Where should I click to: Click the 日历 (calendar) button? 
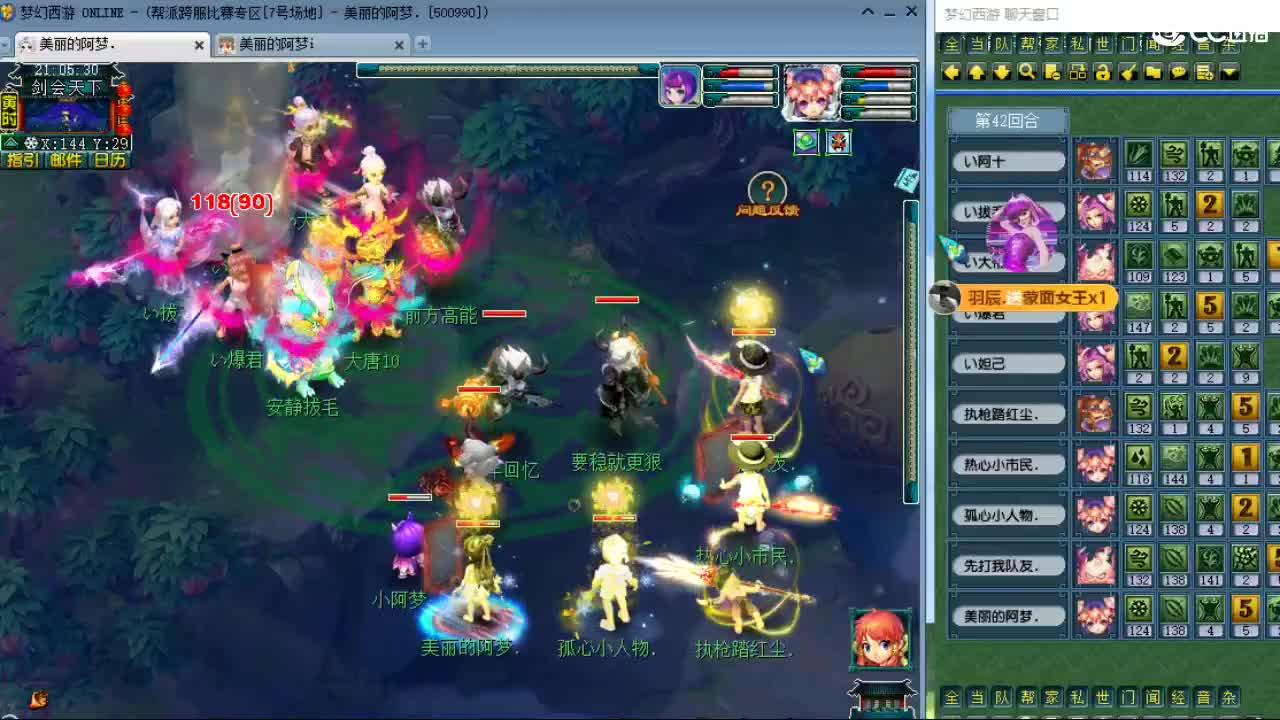pyautogui.click(x=110, y=159)
